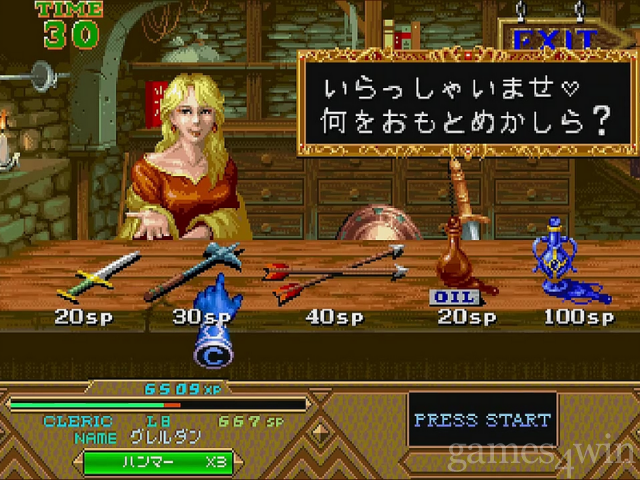640x480 pixels.
Task: Leave the shop via the EXIT sign
Action: point(555,40)
